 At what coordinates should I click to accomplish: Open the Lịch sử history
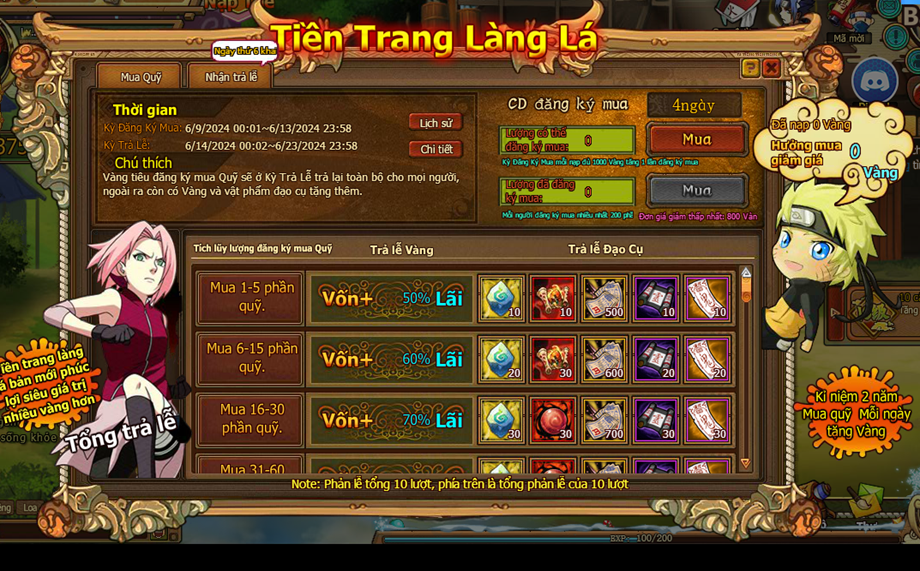[x=435, y=123]
